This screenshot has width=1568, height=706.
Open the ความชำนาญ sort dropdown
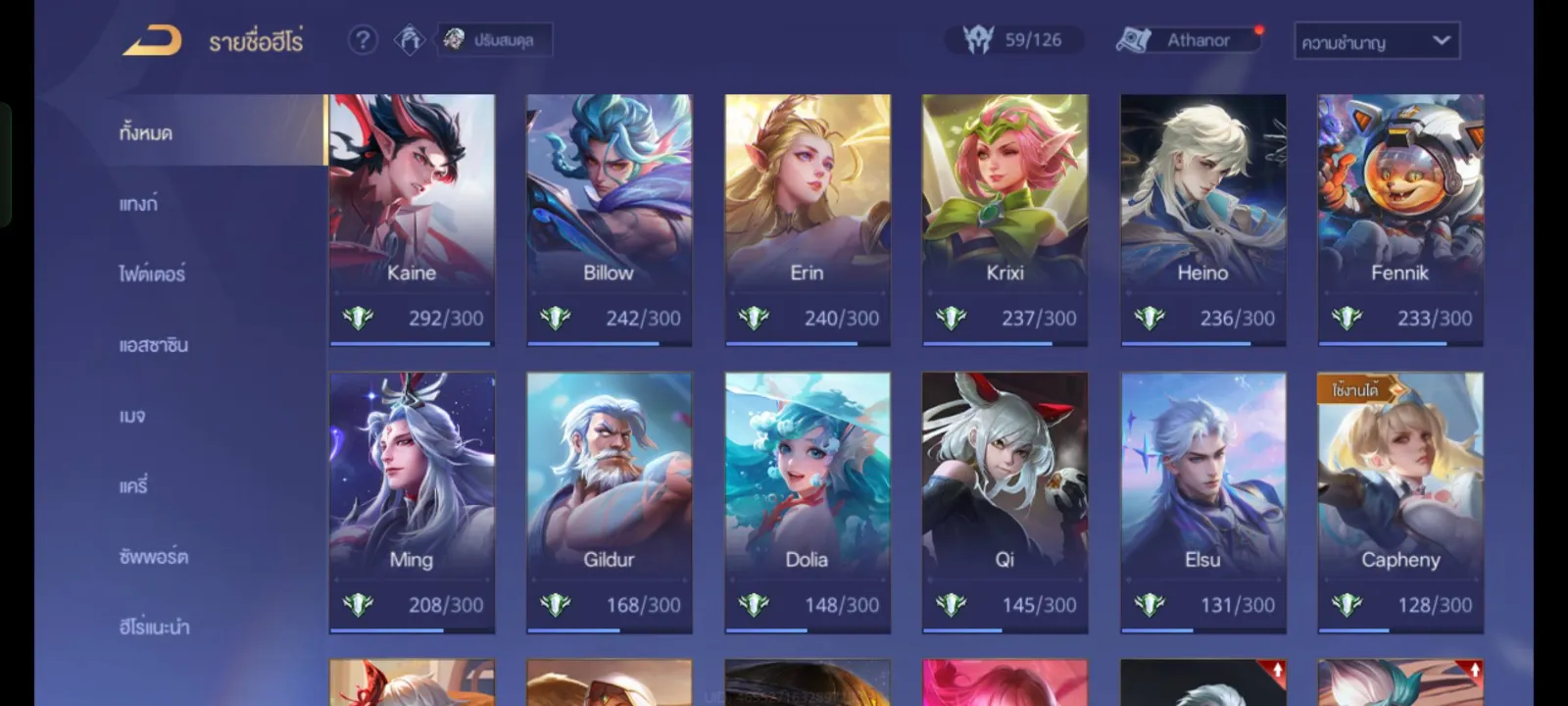[x=1376, y=41]
